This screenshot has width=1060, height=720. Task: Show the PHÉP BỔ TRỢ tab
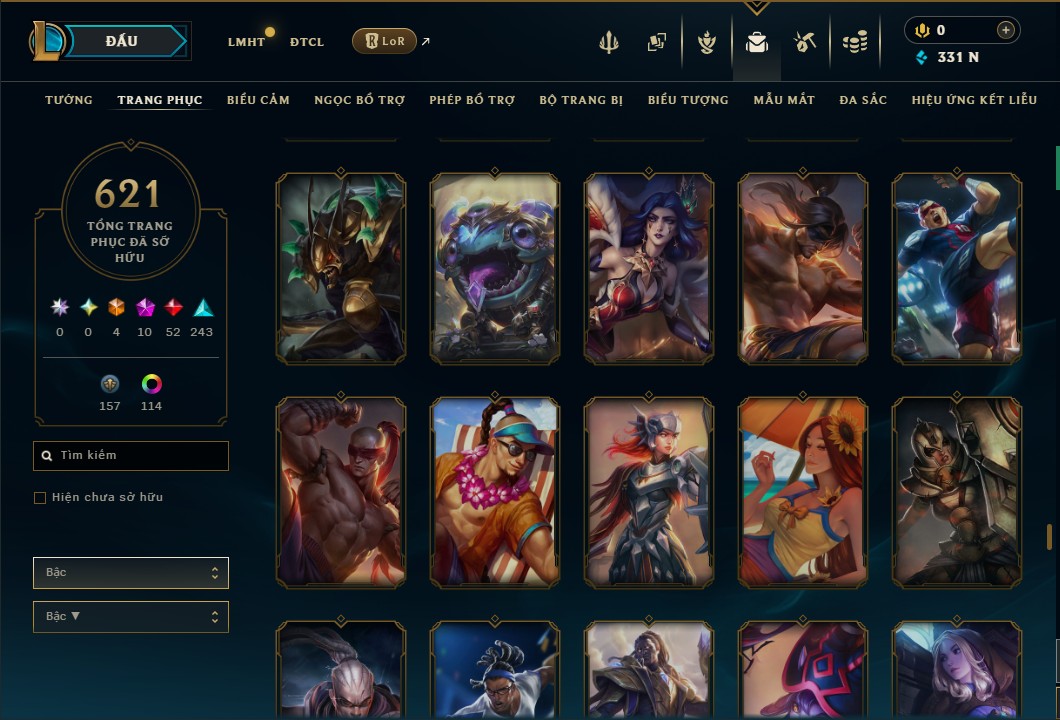pyautogui.click(x=472, y=100)
